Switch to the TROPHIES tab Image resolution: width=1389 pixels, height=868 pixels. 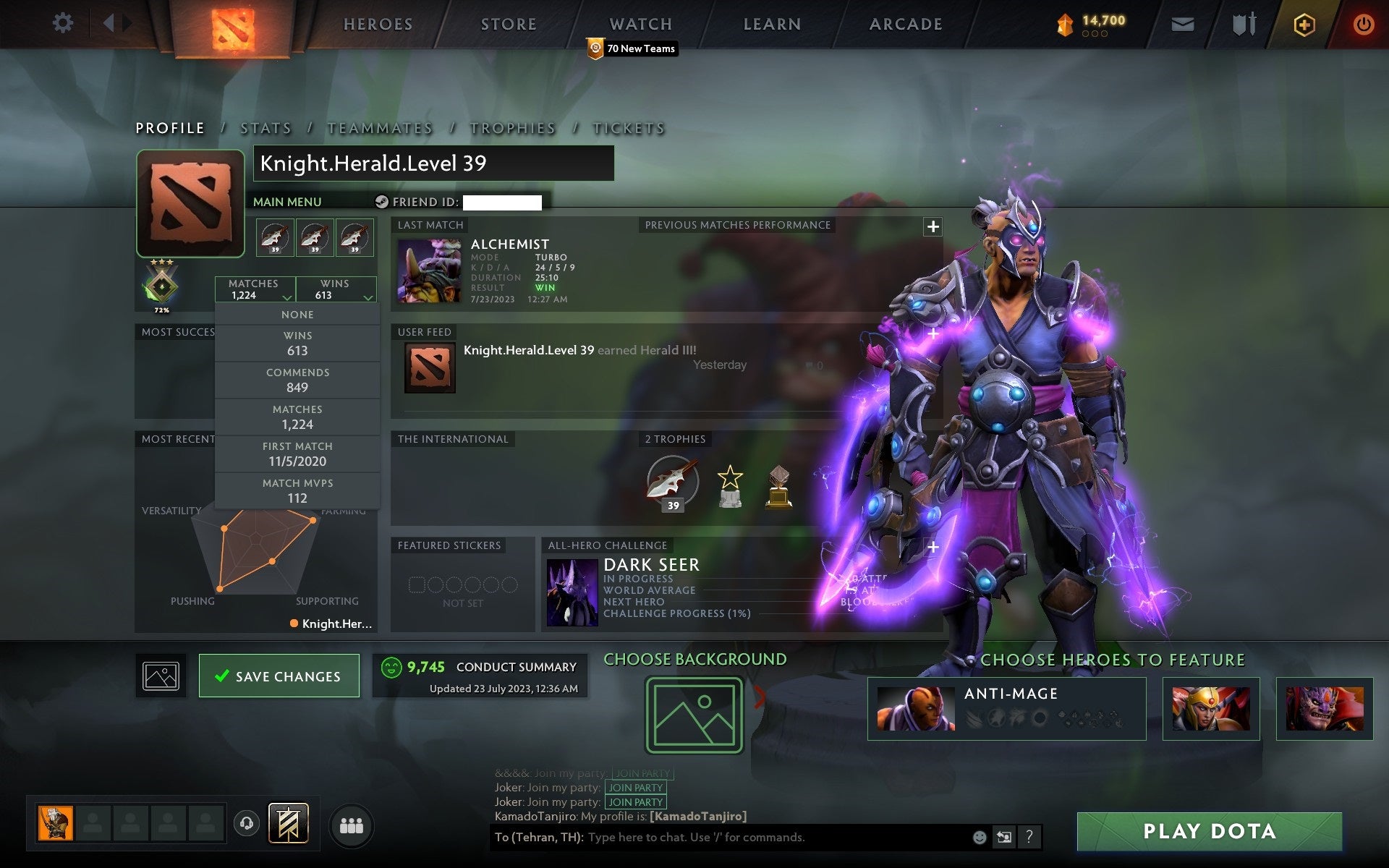512,127
